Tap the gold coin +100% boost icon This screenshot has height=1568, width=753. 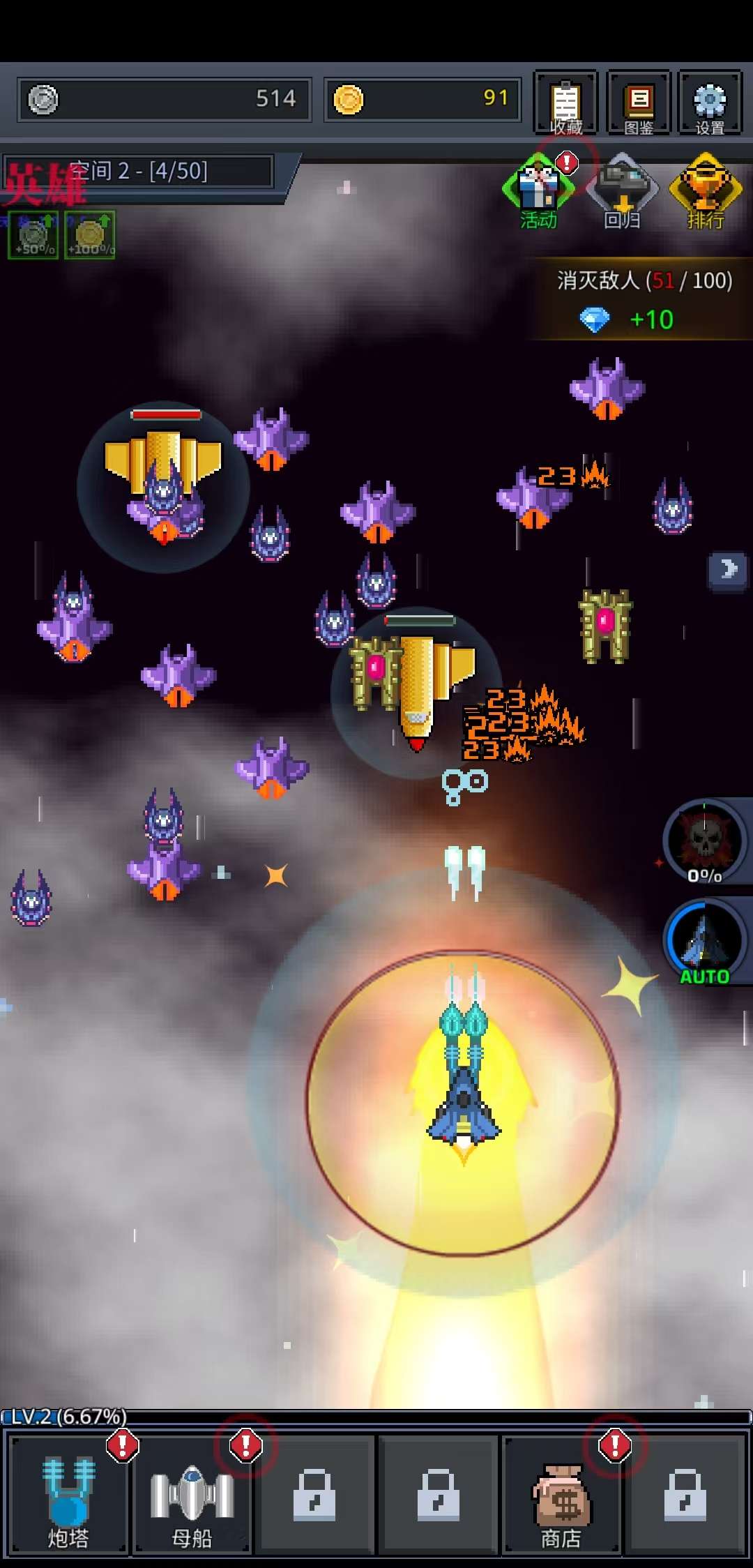click(90, 236)
